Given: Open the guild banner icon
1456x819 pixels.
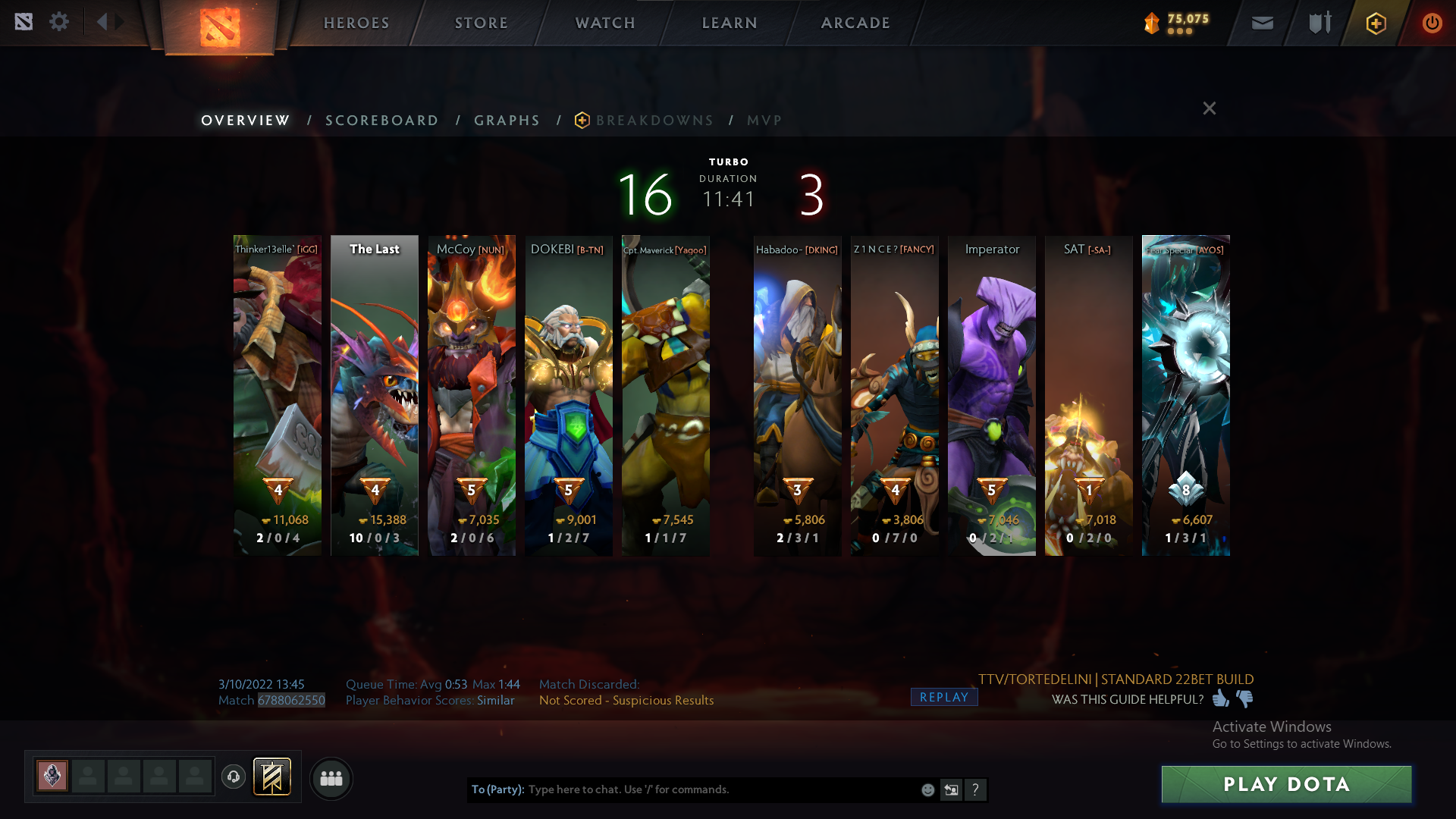Looking at the screenshot, I should pyautogui.click(x=271, y=777).
